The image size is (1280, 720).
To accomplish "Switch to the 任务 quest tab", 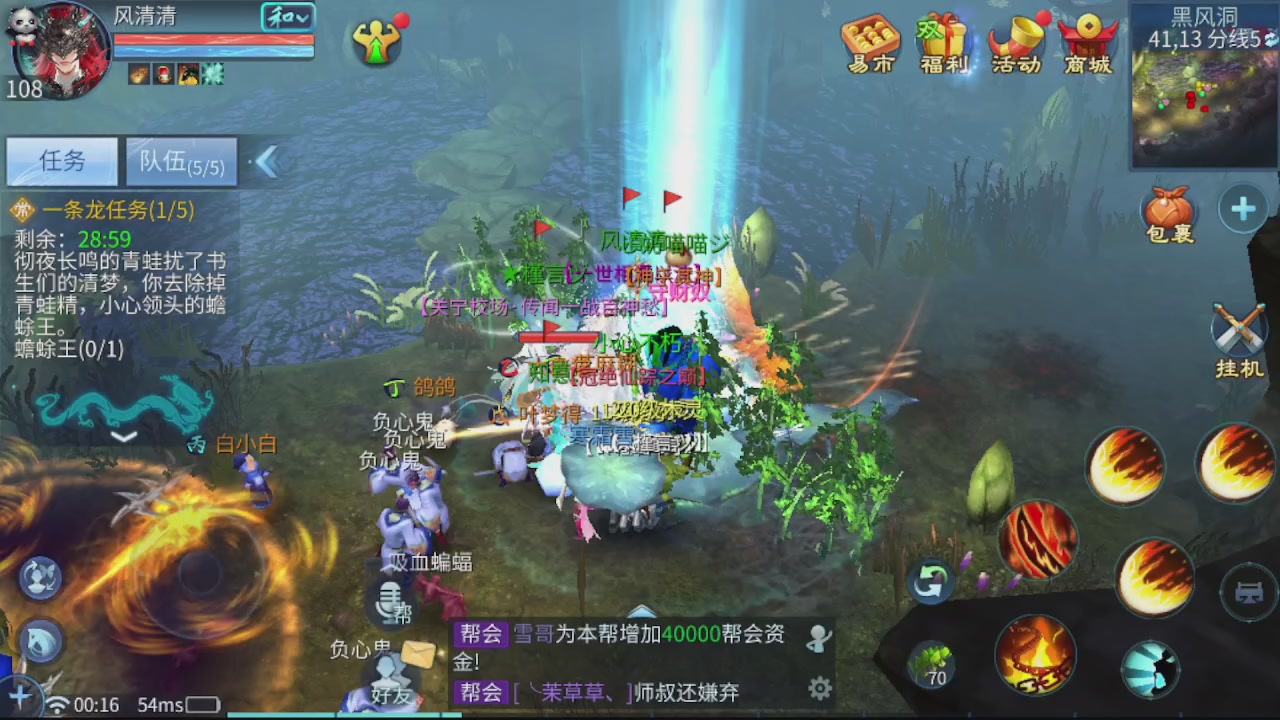I will pos(60,162).
